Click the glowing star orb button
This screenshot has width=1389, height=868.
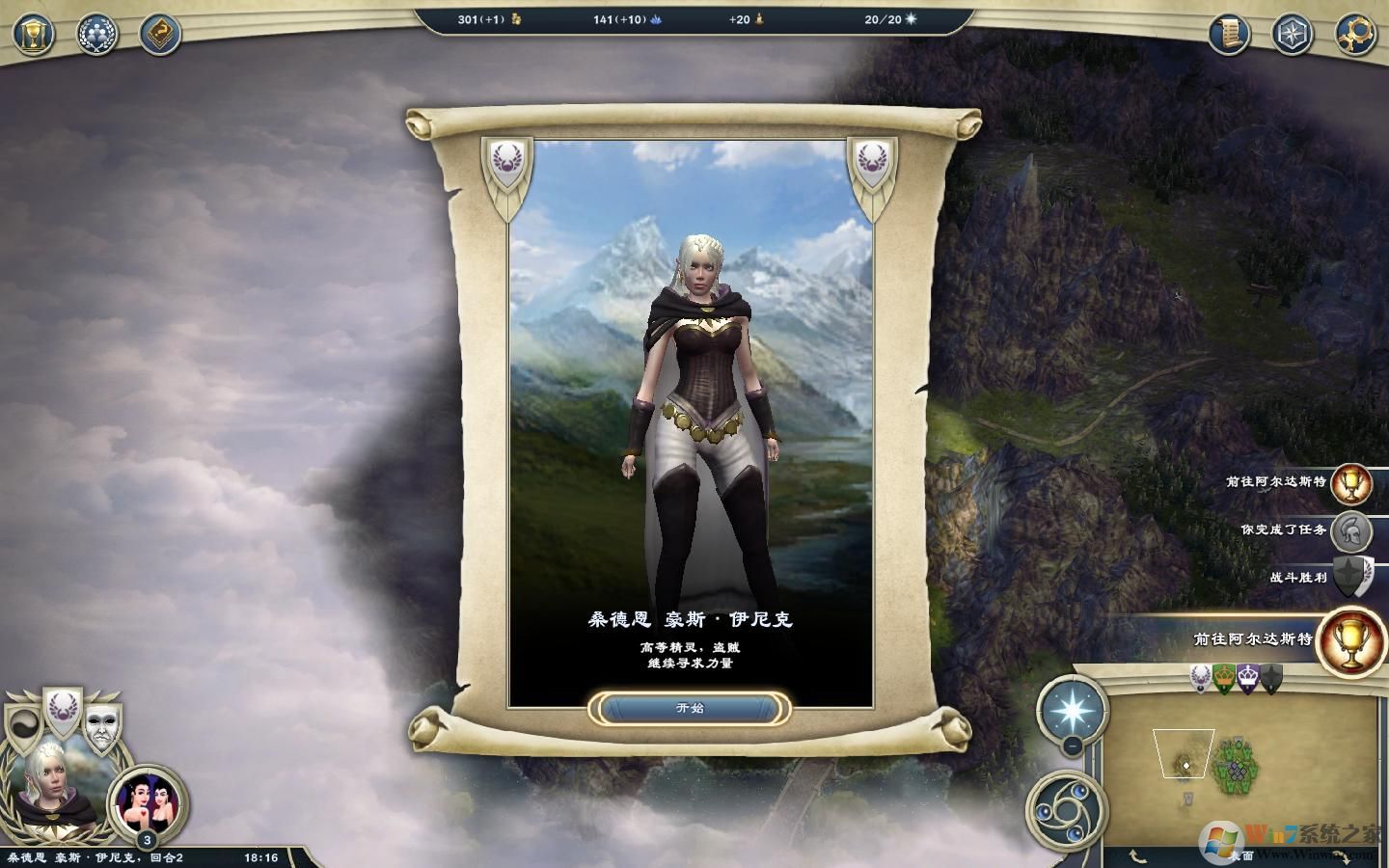click(1072, 710)
